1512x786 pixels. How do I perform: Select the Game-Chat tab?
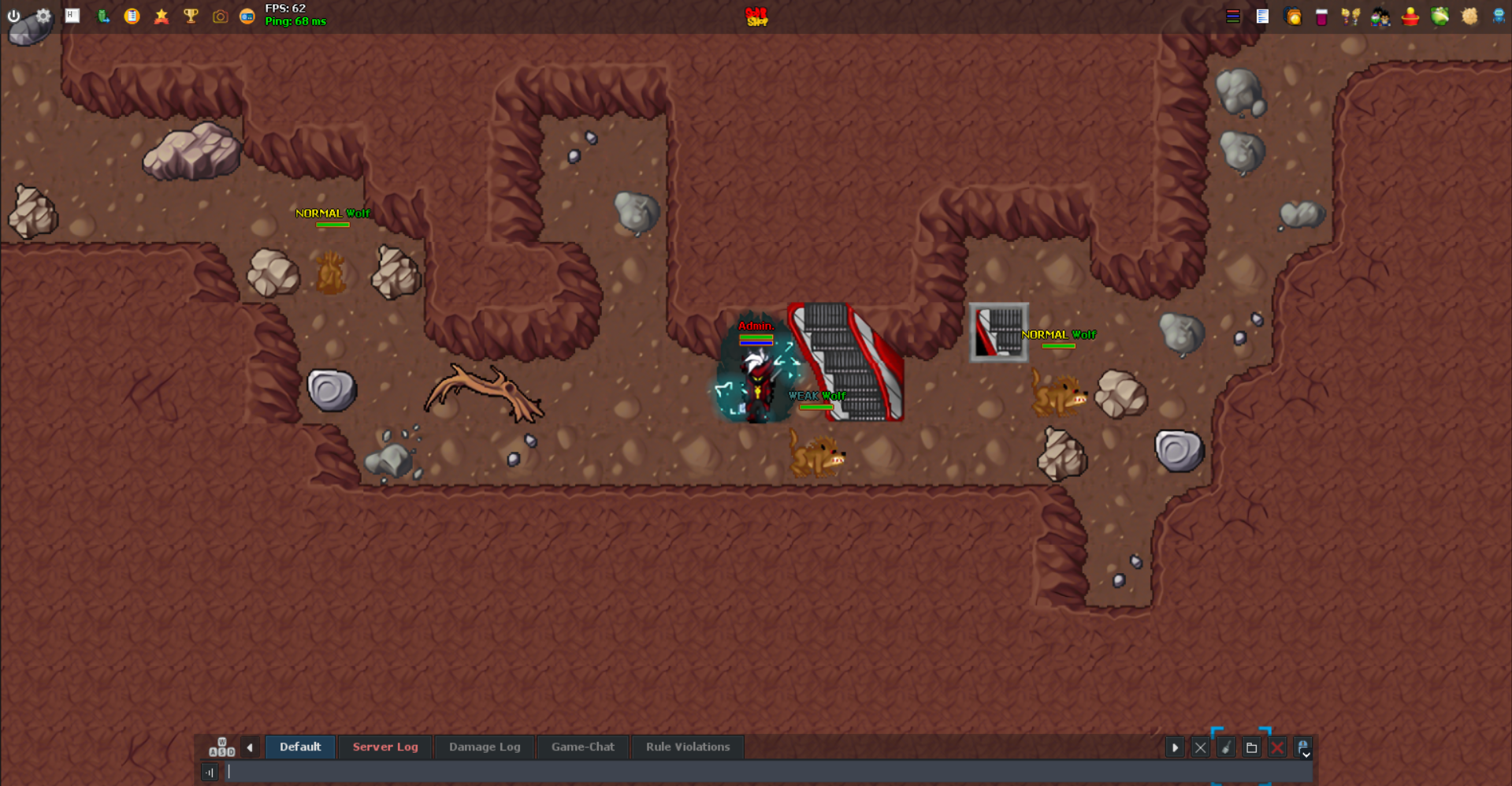583,747
